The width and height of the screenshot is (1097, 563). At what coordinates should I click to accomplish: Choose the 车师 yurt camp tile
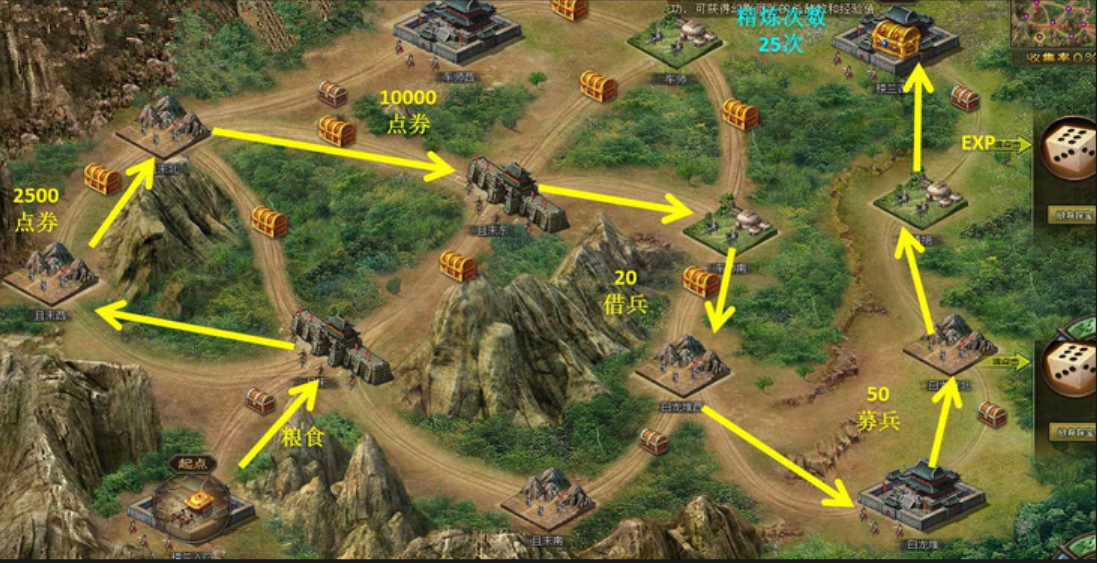[674, 40]
